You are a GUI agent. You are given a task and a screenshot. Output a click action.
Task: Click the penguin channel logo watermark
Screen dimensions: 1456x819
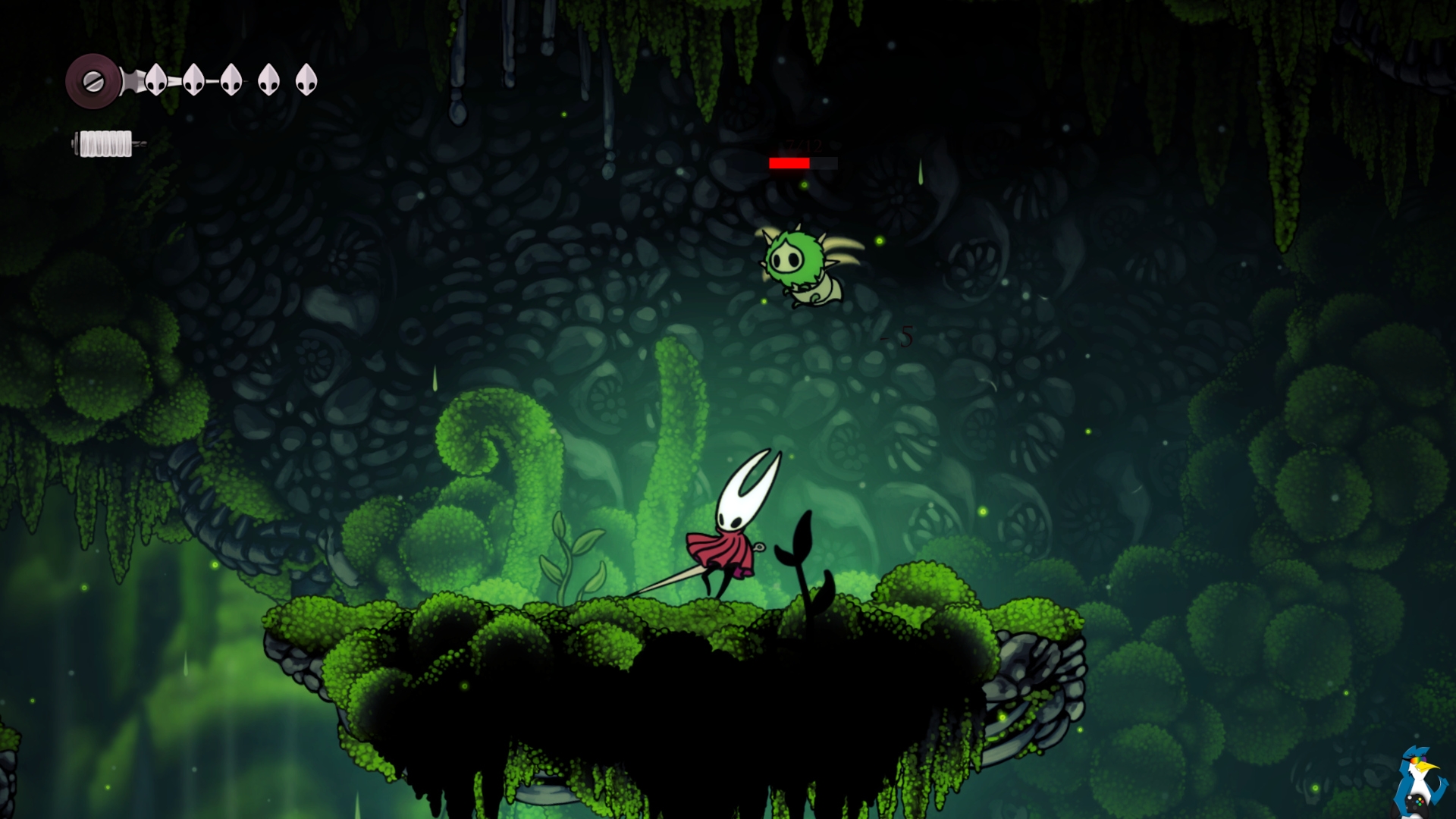1419,781
